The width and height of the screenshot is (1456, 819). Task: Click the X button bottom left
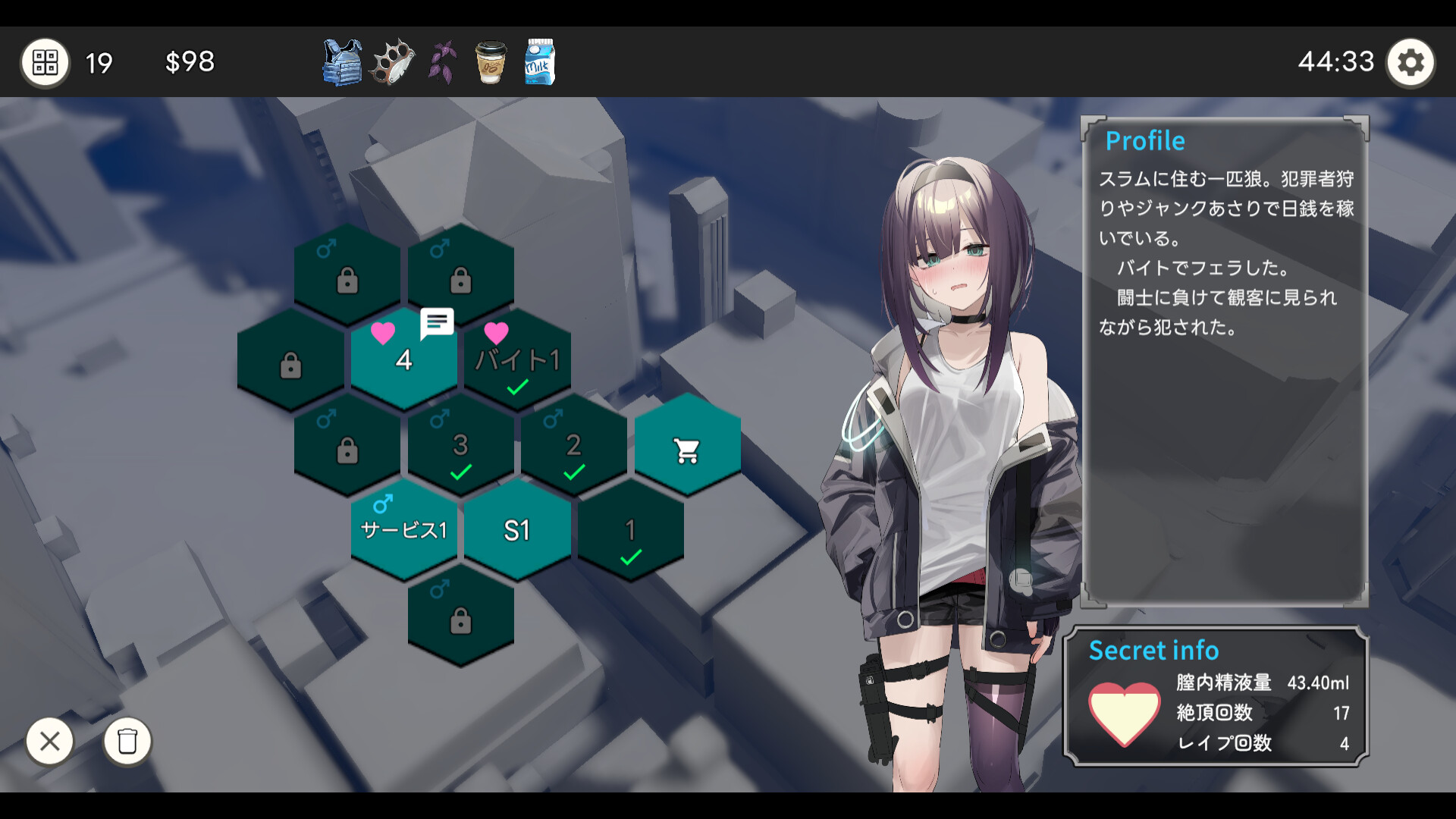pyautogui.click(x=50, y=742)
